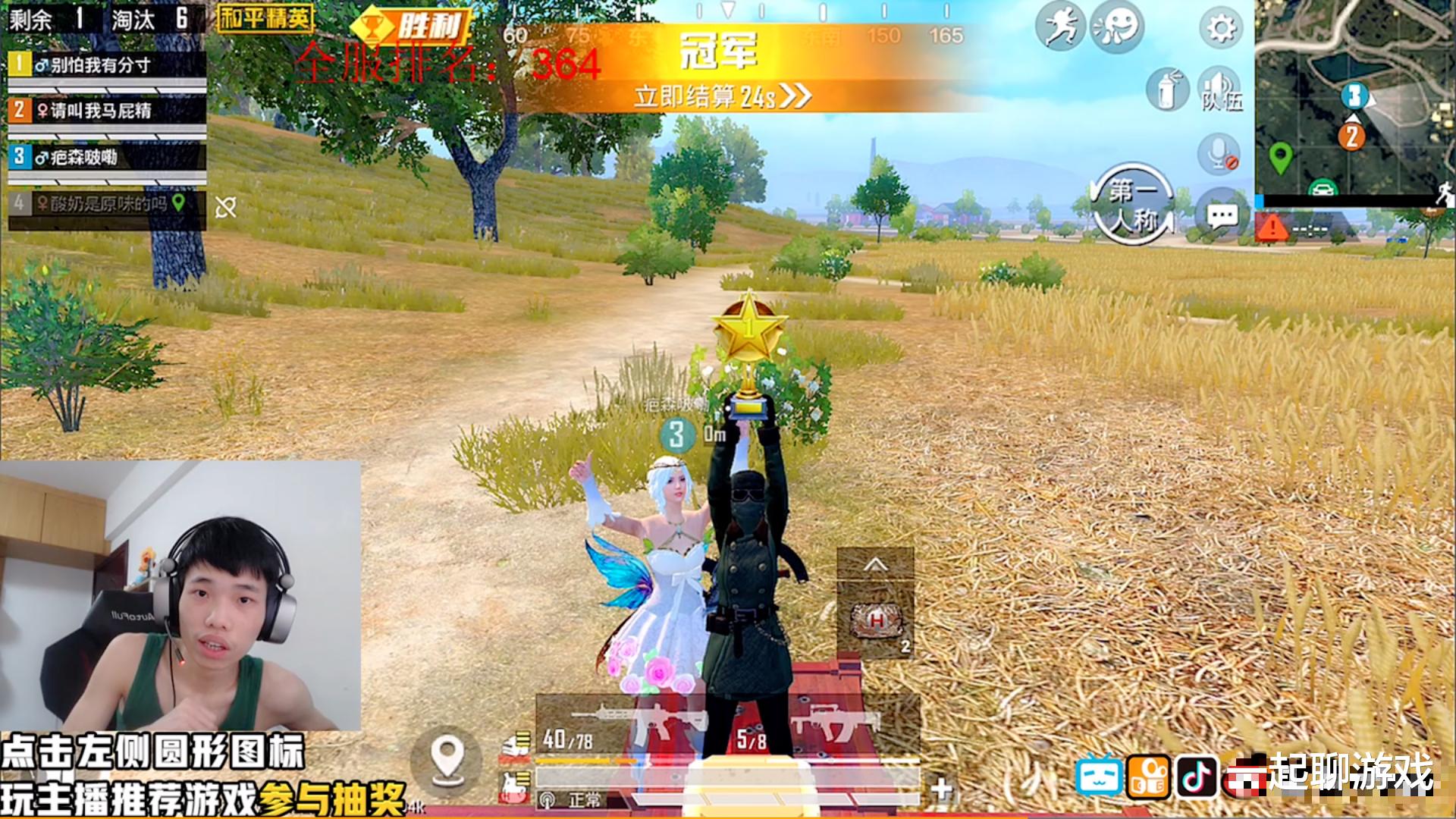Screen dimensions: 1456x819
Task: Select the spray paint icon
Action: pos(1166,89)
